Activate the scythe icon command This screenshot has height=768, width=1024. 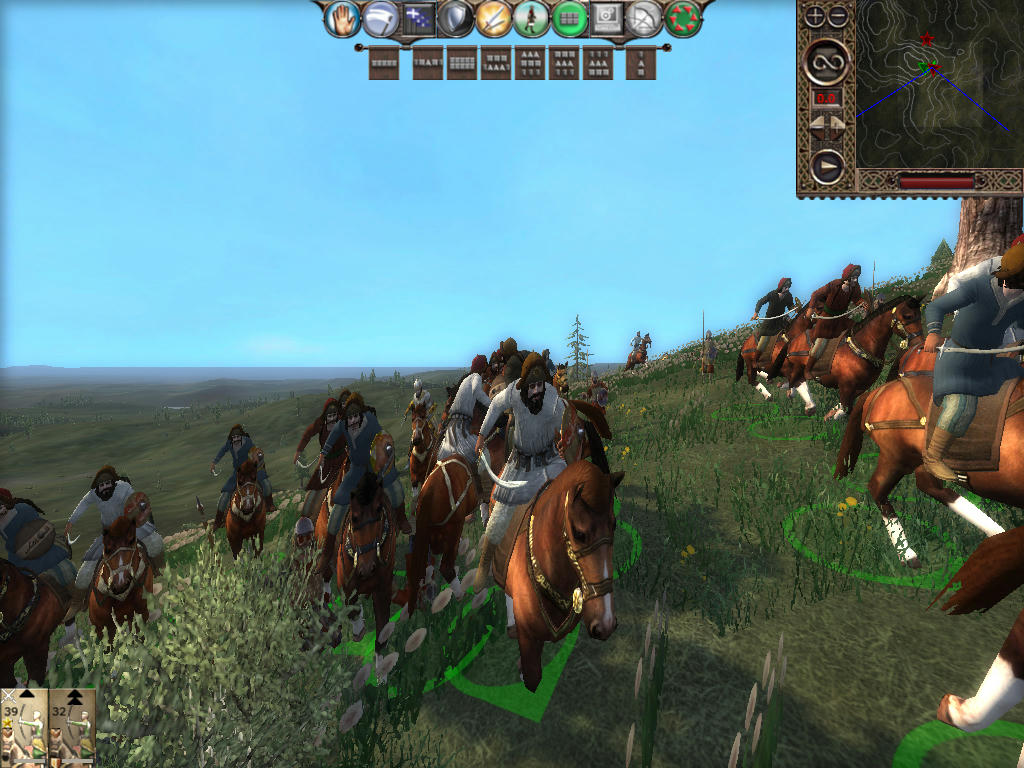(381, 18)
